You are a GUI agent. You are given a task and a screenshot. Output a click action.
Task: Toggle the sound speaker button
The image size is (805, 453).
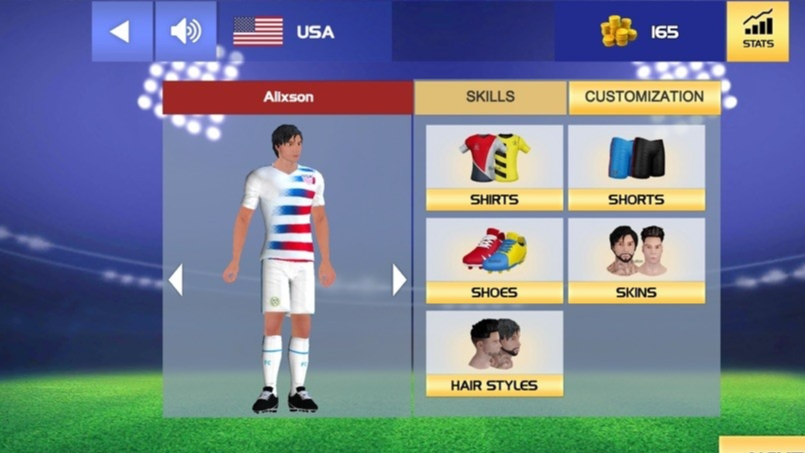point(185,31)
